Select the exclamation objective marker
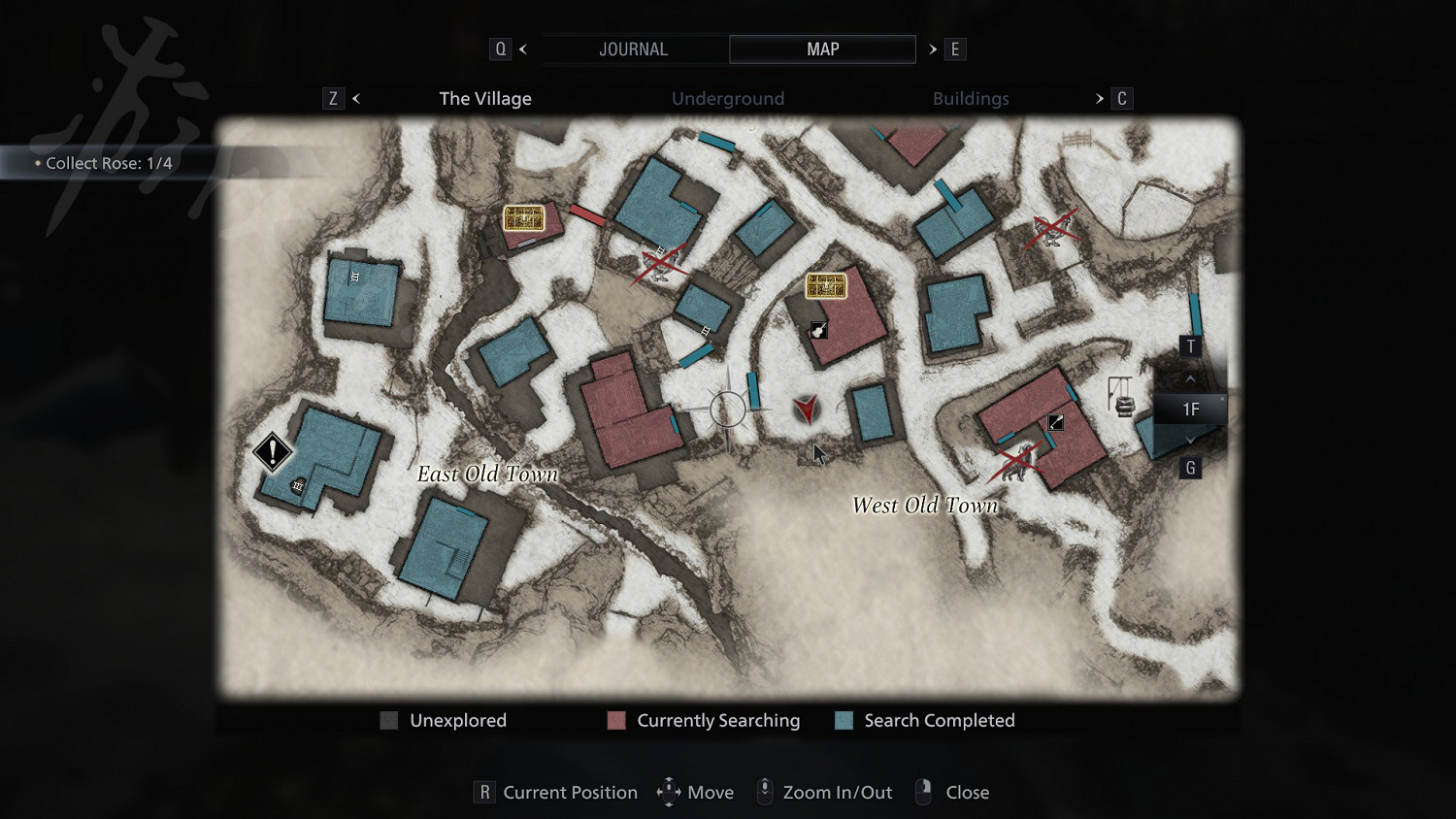Viewport: 1456px width, 819px height. pyautogui.click(x=273, y=452)
